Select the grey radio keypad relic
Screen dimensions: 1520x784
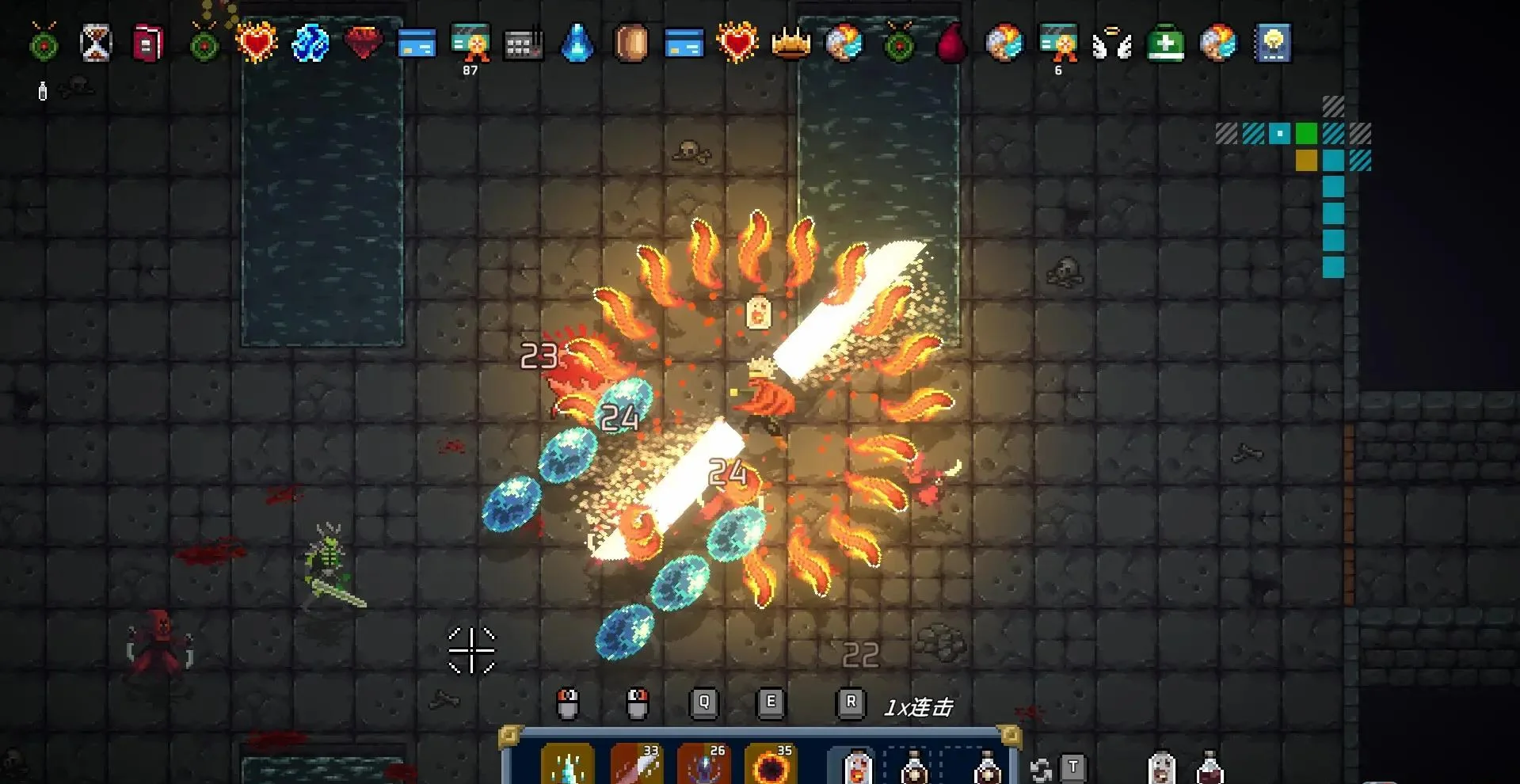click(x=524, y=44)
